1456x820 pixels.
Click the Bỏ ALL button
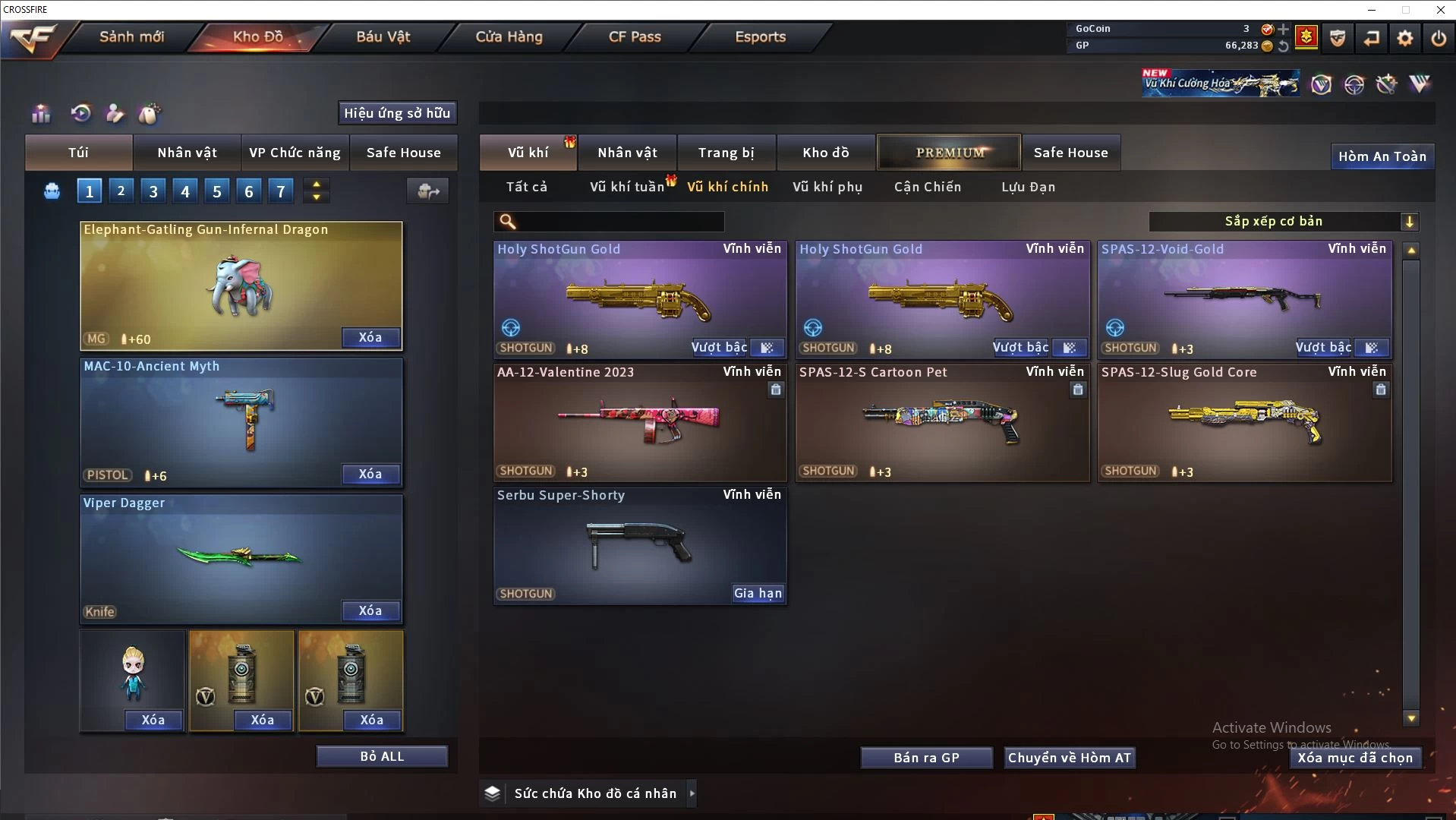pos(382,756)
